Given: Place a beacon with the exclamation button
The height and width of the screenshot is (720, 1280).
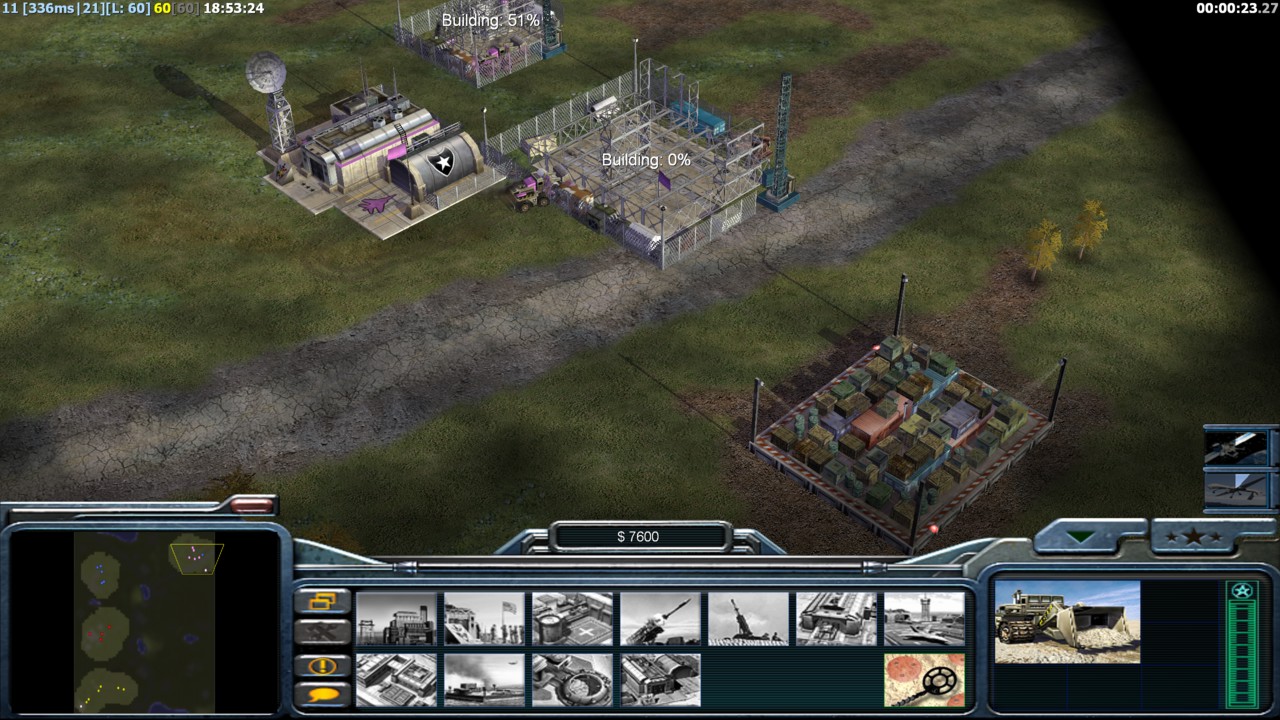Looking at the screenshot, I should 323,666.
